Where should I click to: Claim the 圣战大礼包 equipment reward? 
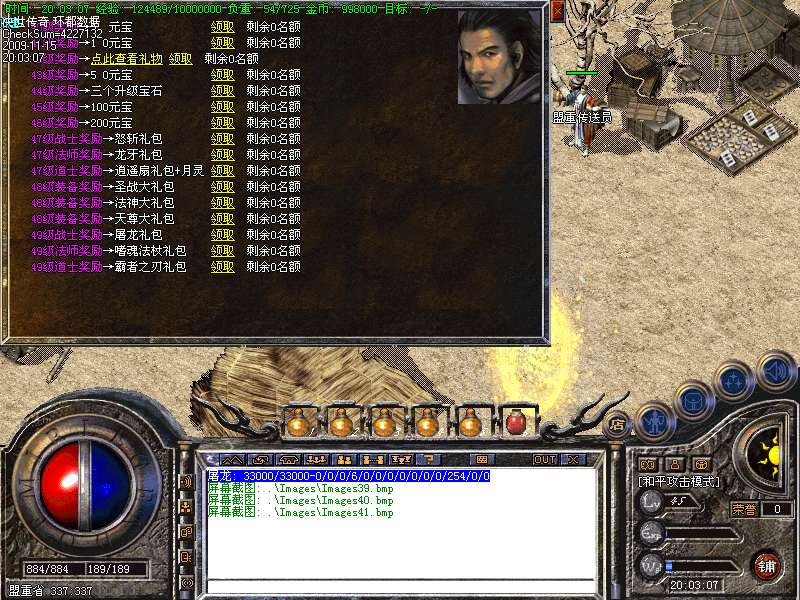222,187
